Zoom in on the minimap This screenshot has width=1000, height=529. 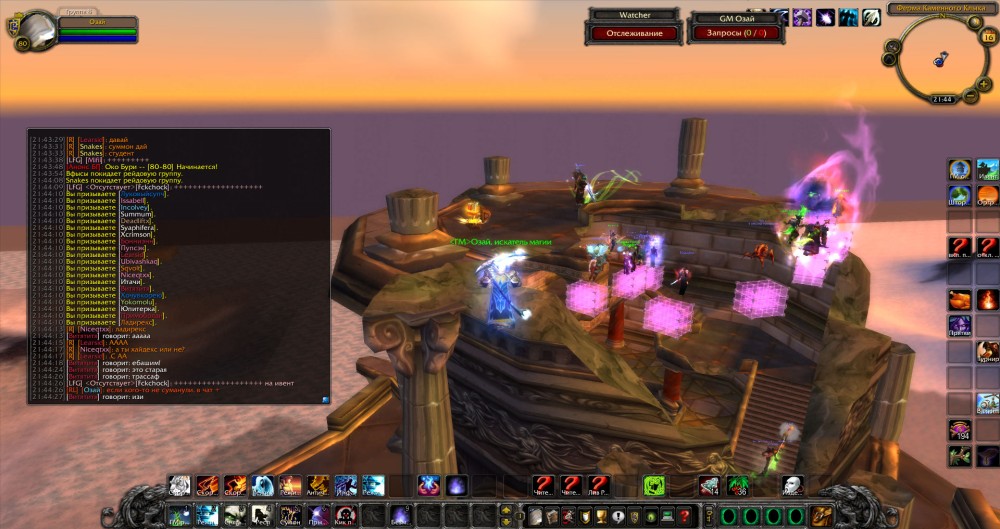(983, 85)
